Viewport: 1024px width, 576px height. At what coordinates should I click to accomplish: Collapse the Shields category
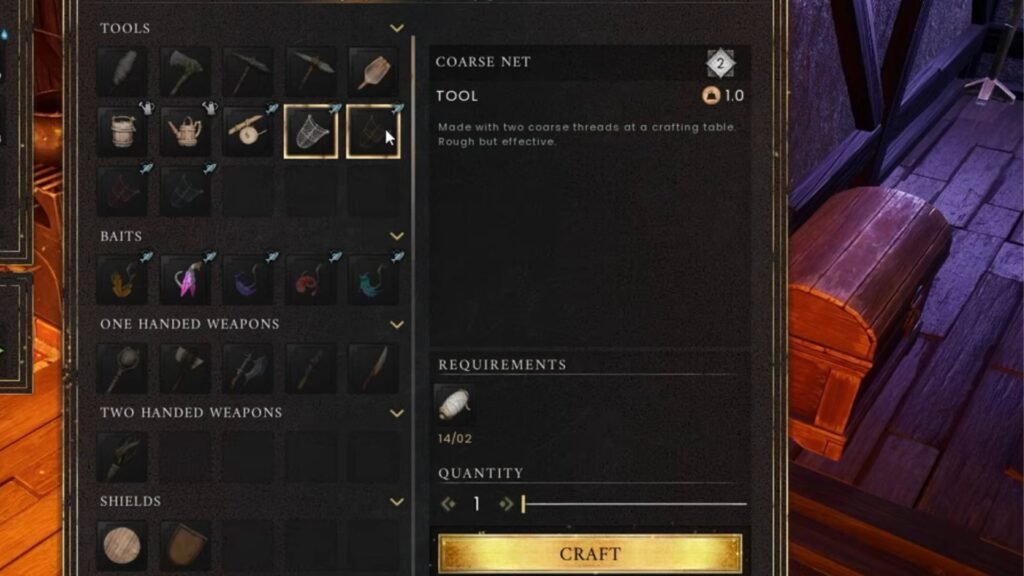397,501
